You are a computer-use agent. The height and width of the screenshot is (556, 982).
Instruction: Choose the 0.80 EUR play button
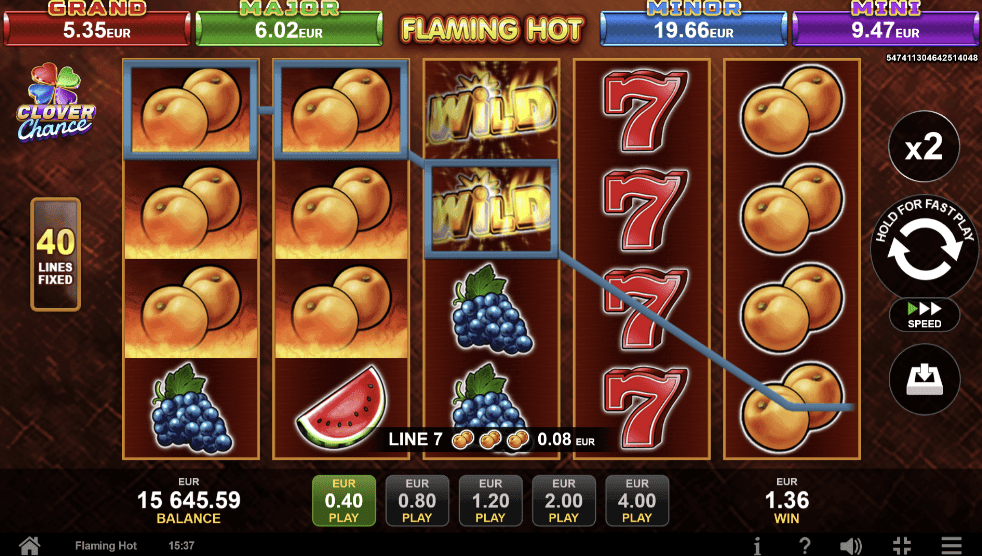click(x=417, y=500)
